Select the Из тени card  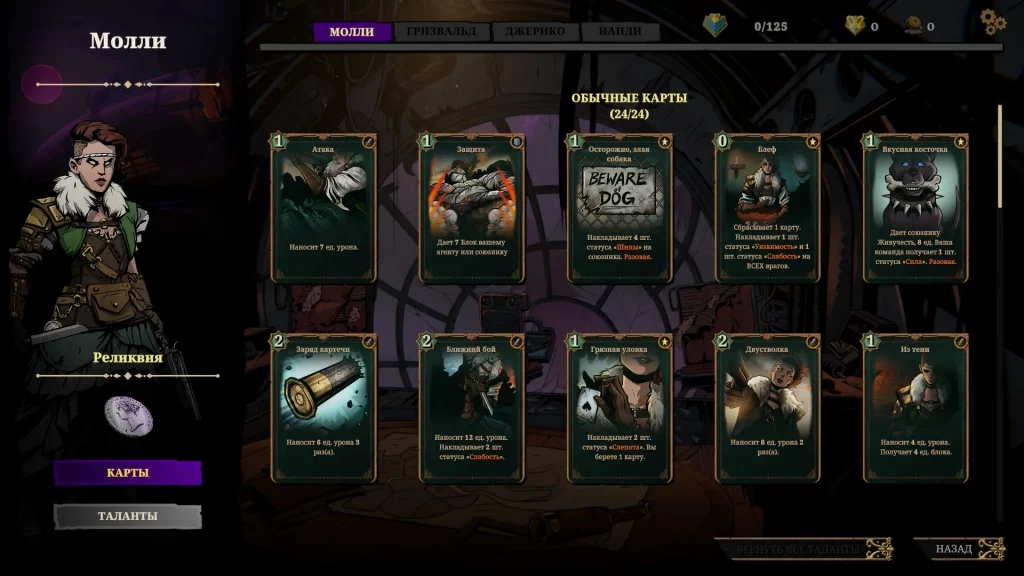click(x=916, y=408)
